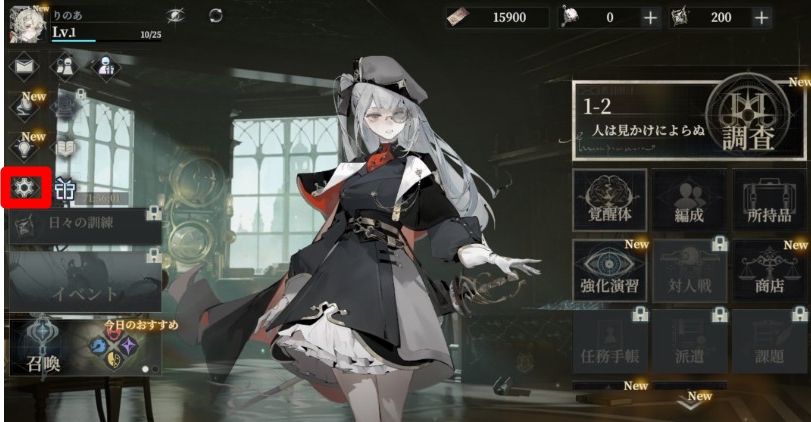
Task: Select the locked 課題 tile
Action: click(768, 342)
